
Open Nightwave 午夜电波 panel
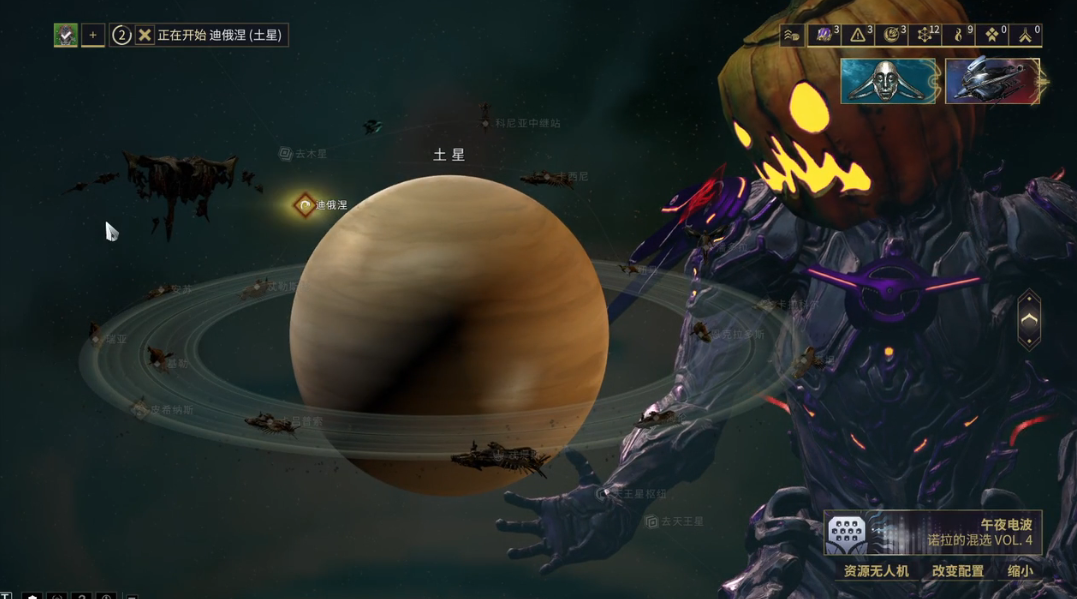932,533
